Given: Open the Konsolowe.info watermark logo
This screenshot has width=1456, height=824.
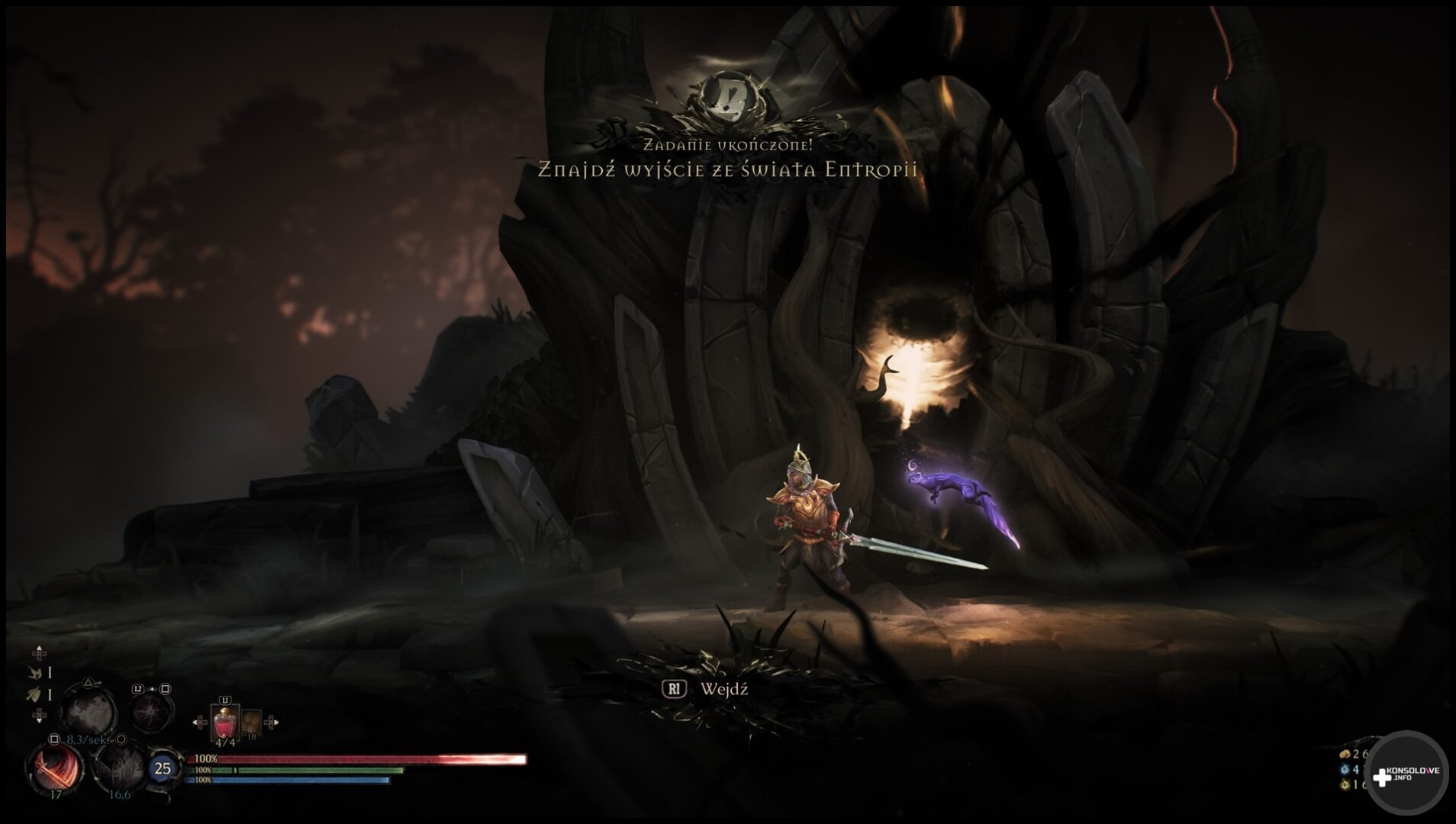Looking at the screenshot, I should point(1406,774).
